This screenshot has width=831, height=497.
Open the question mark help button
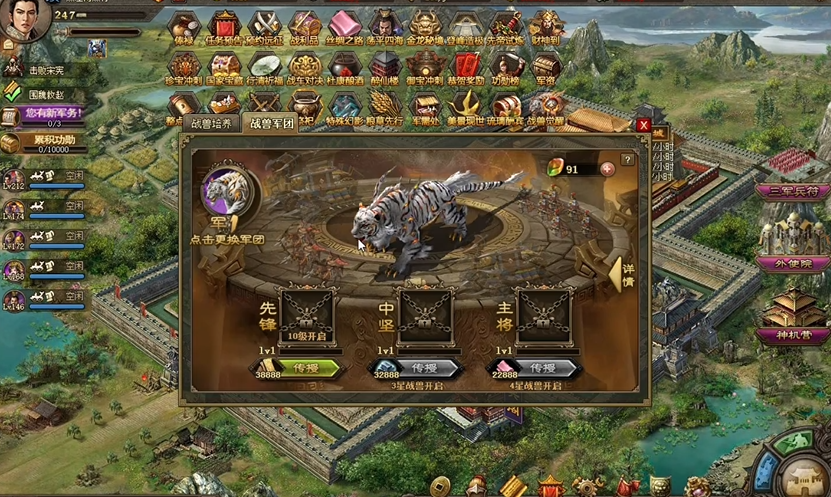coord(627,159)
